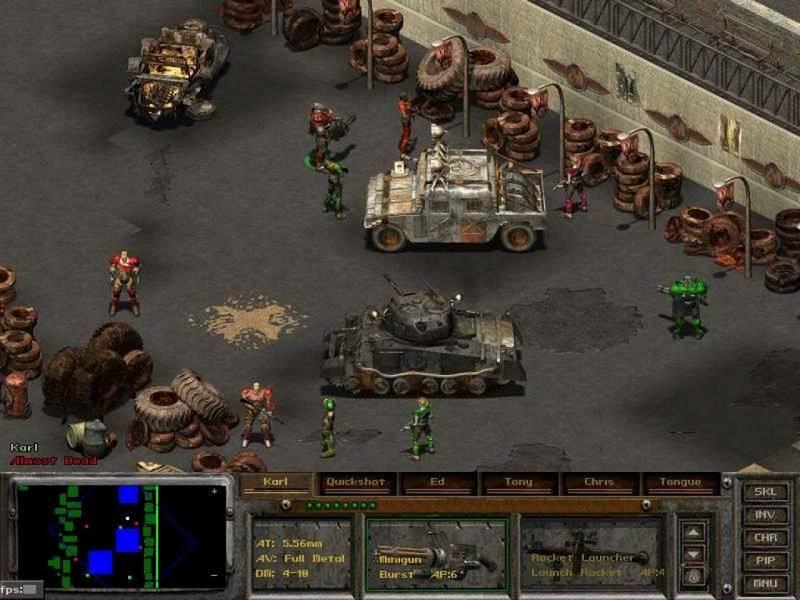
Task: Click the down arrow beside weapon slots
Action: pos(694,553)
